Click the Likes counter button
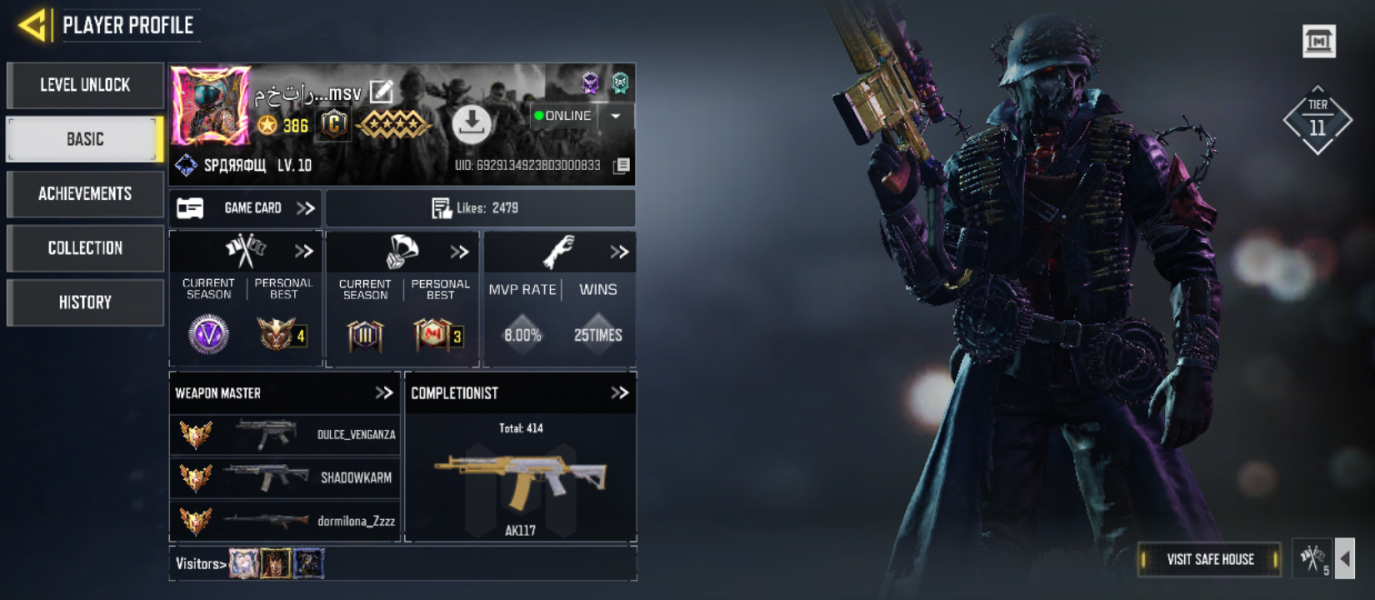 point(480,208)
